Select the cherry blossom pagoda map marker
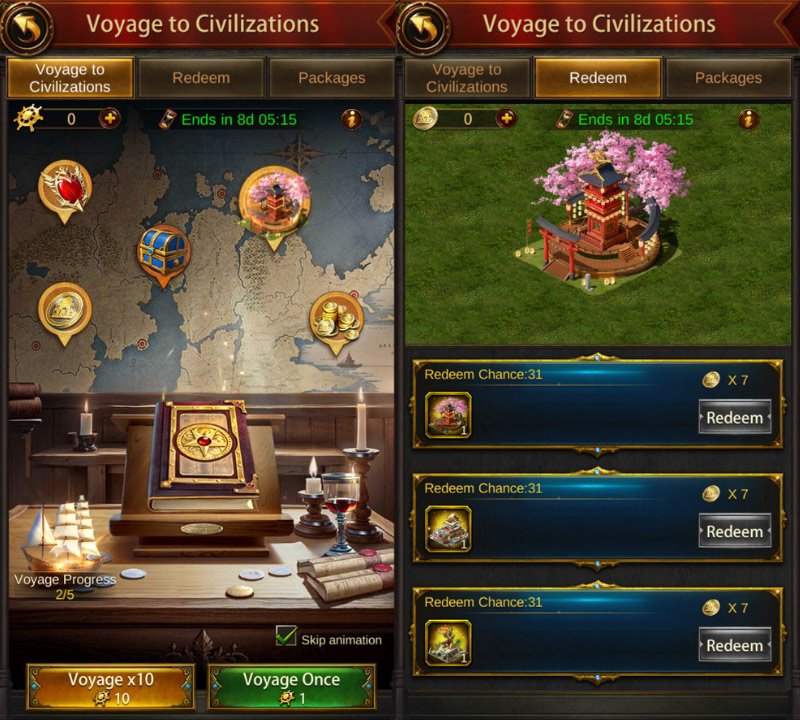The height and width of the screenshot is (720, 800). pos(275,199)
